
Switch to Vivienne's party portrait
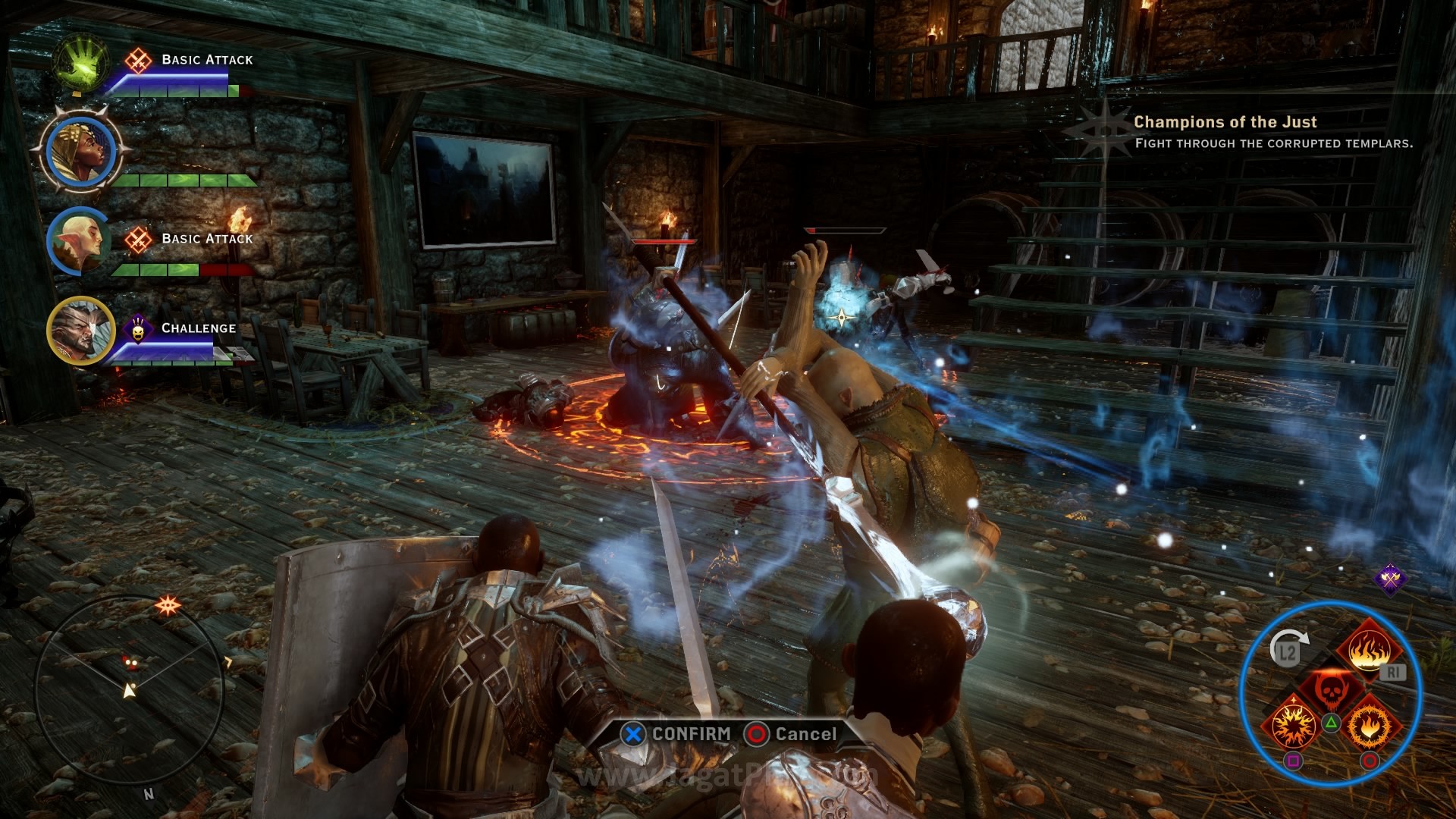[80, 152]
